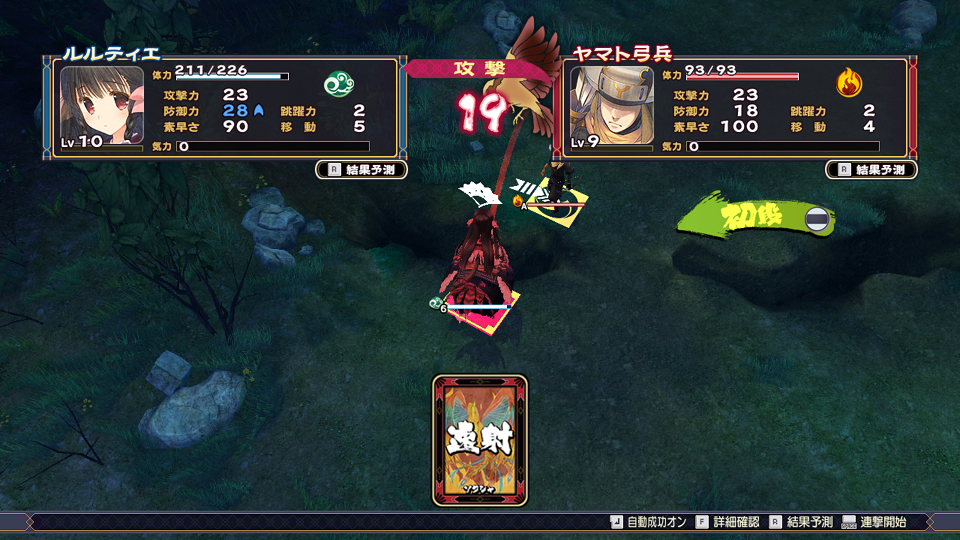This screenshot has width=960, height=540.
Task: Open 結果予測 under ルルティエ's status panel
Action: pyautogui.click(x=362, y=169)
